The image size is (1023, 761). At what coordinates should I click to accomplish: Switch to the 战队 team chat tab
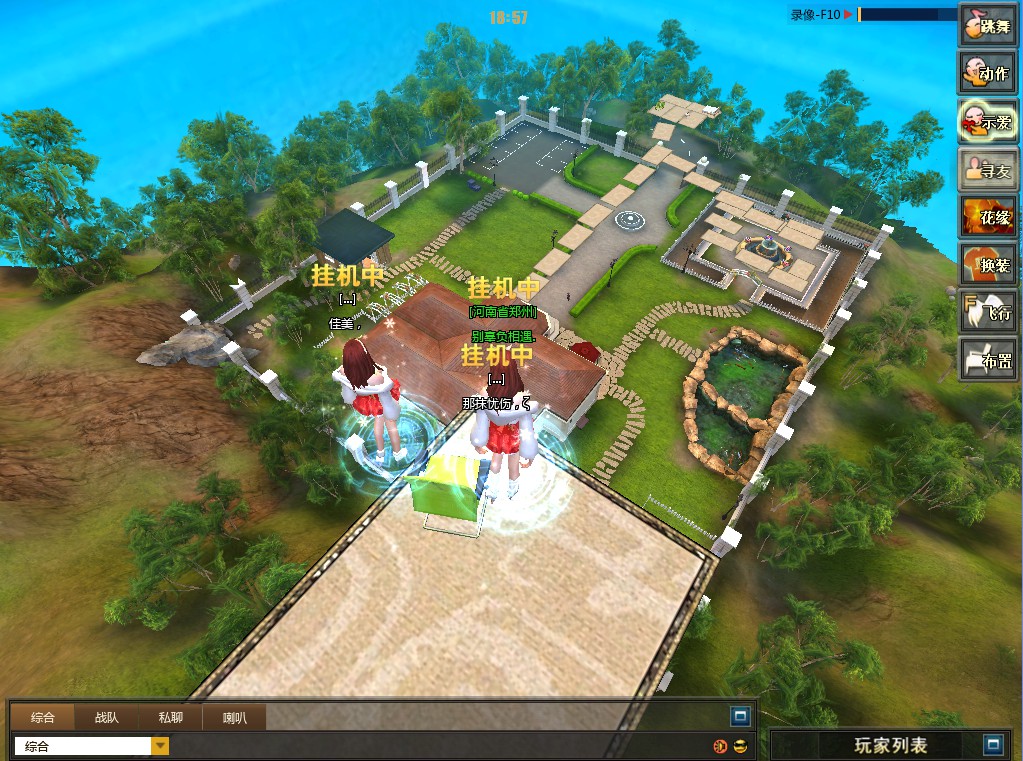107,717
